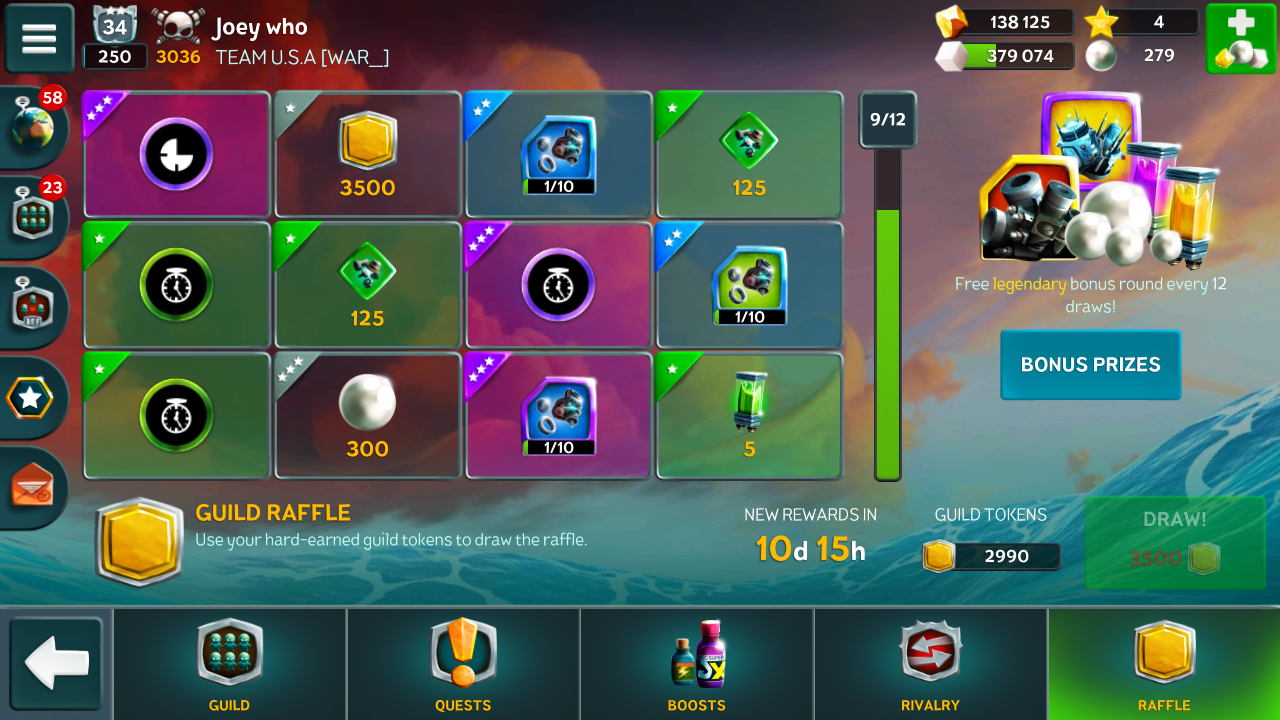
Task: Select the purple three-star stopwatch prize tile
Action: tap(558, 285)
